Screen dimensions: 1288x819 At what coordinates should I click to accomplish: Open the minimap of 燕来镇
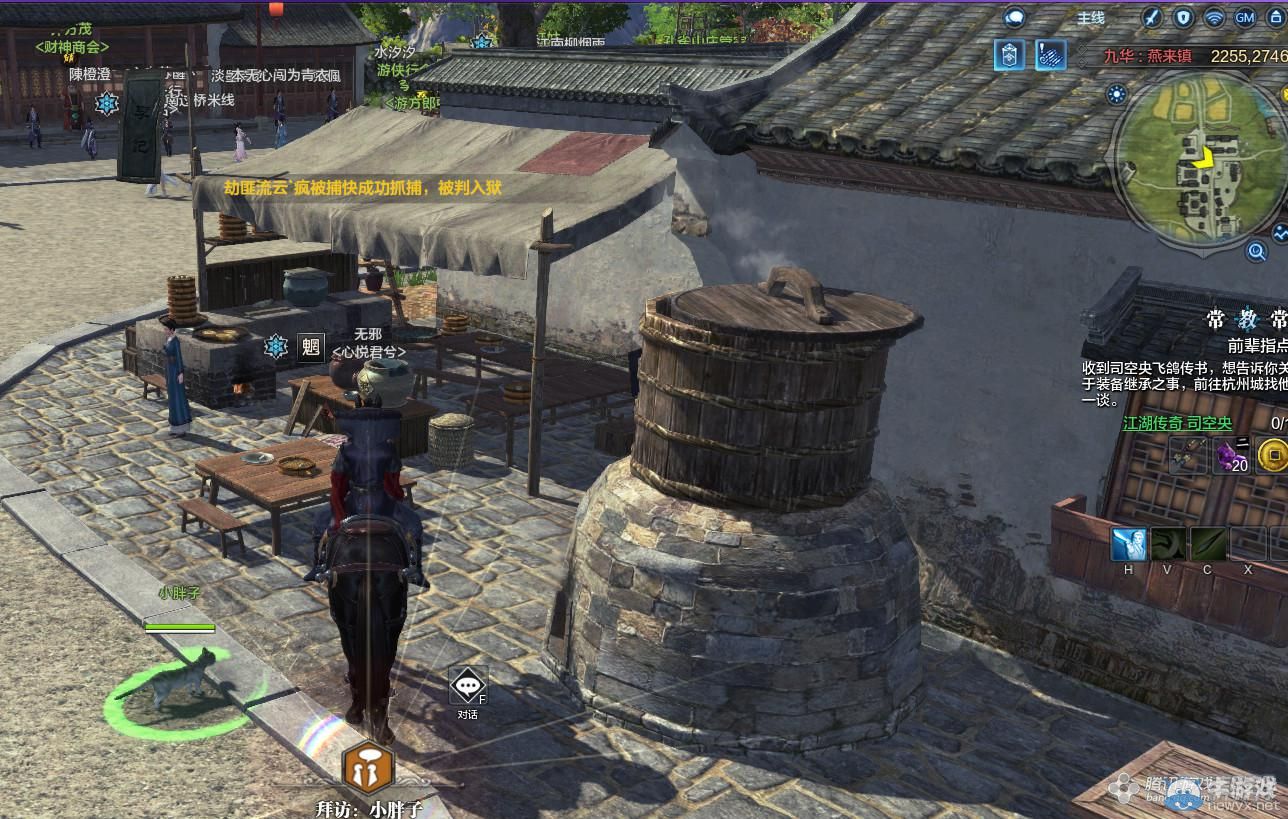point(1199,159)
